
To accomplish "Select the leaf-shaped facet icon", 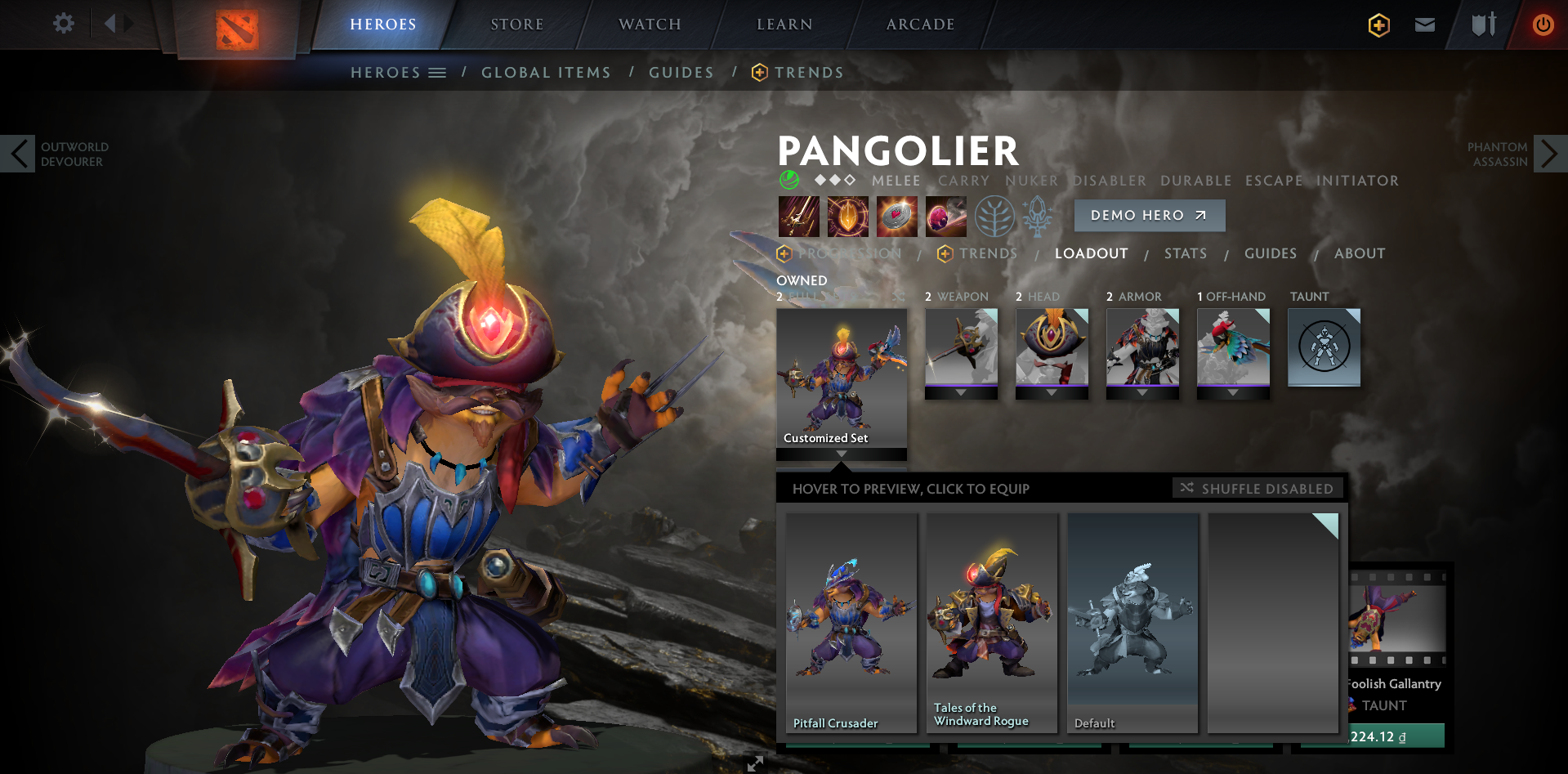I will 995,217.
